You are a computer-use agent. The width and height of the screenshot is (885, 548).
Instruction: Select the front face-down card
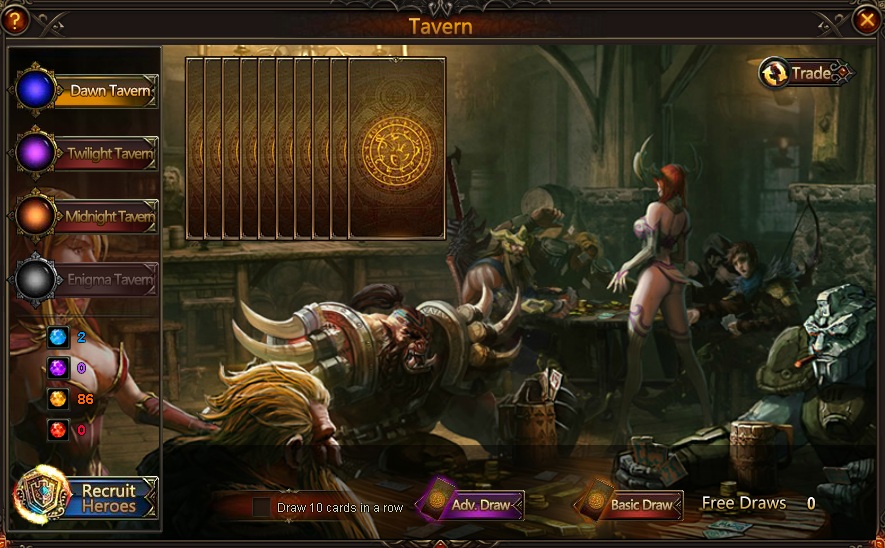(397, 148)
